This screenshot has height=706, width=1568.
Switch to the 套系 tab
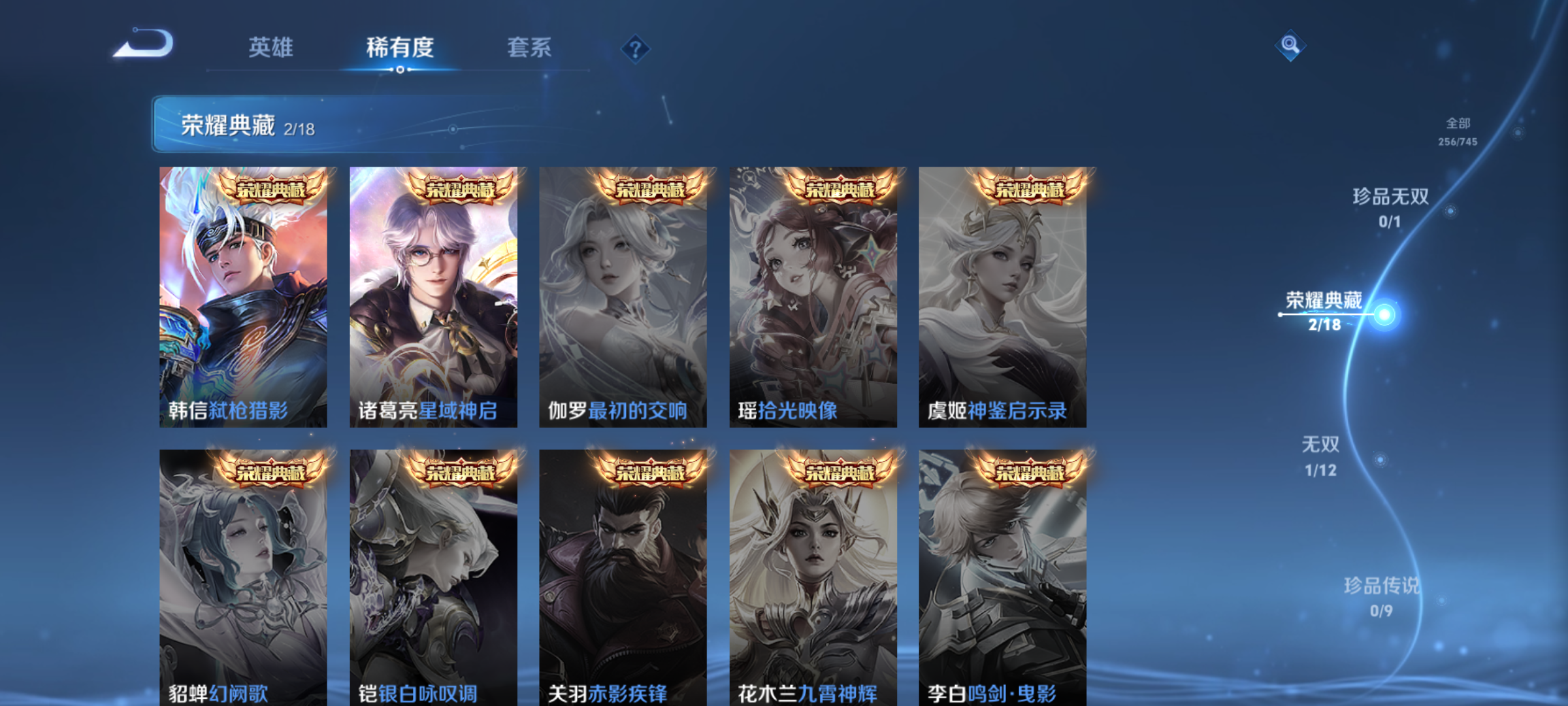pyautogui.click(x=529, y=47)
